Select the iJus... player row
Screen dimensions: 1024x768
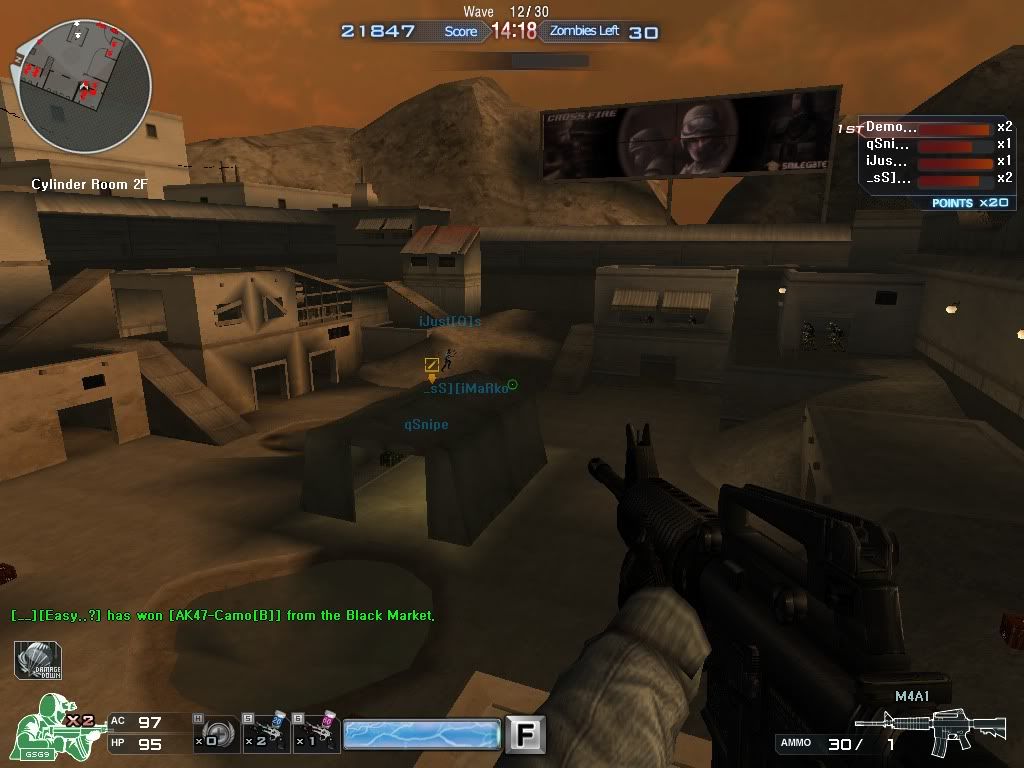click(x=937, y=162)
